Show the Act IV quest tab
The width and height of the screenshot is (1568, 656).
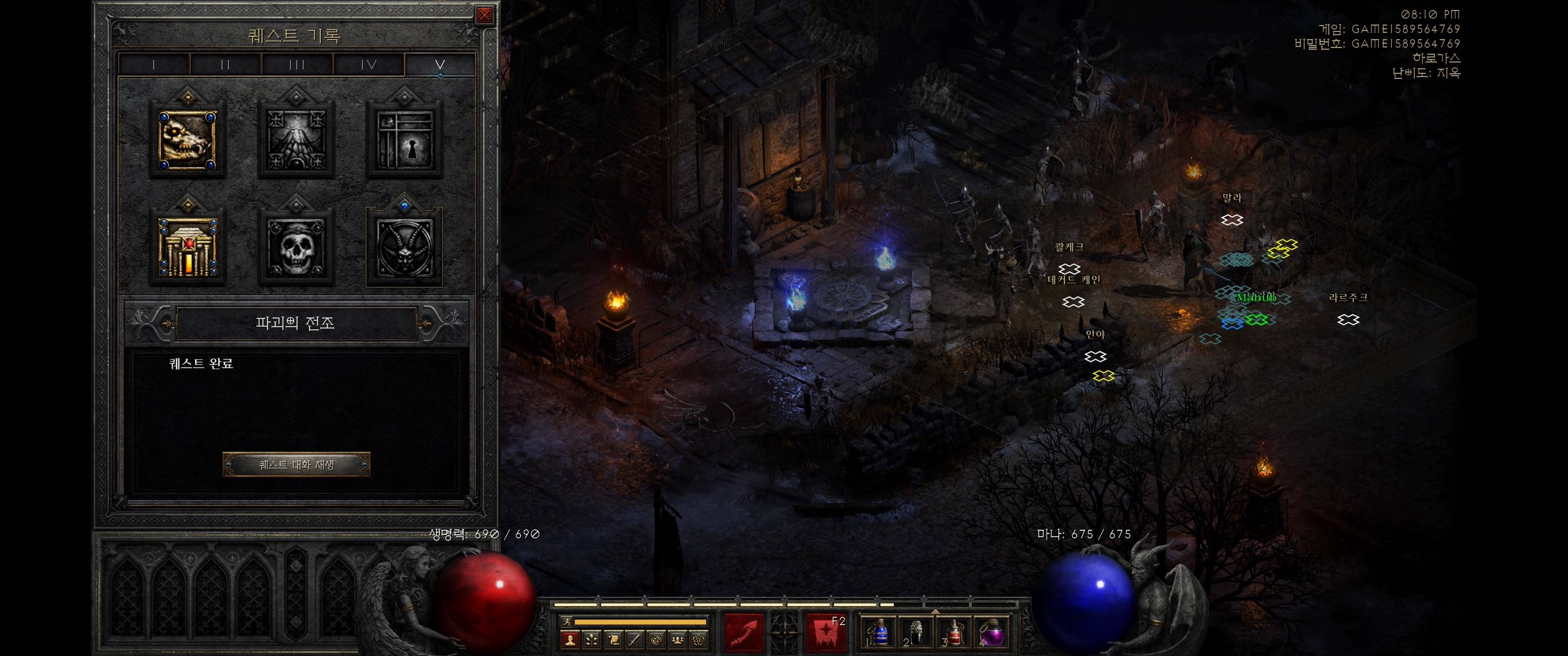pyautogui.click(x=369, y=65)
